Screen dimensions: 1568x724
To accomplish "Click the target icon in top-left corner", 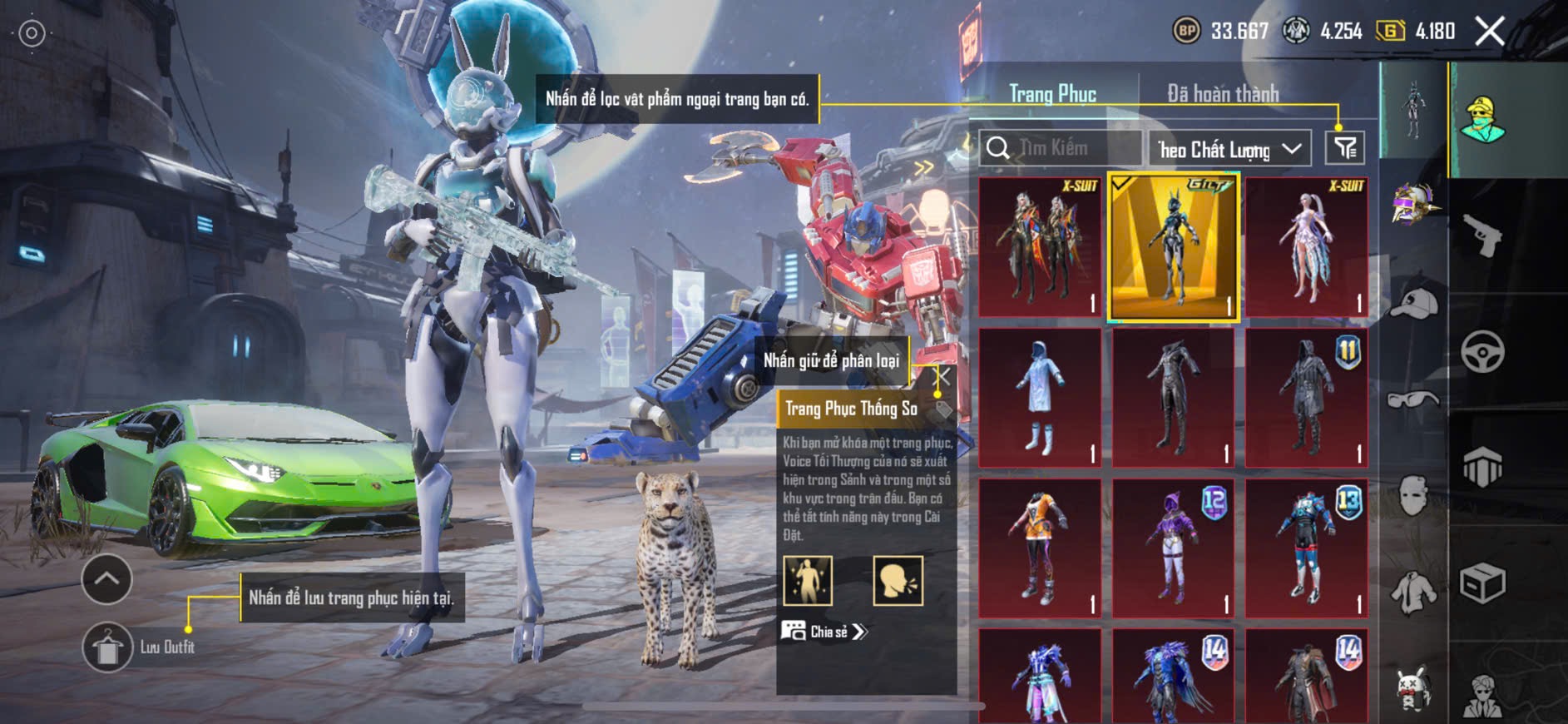I will pos(32,33).
